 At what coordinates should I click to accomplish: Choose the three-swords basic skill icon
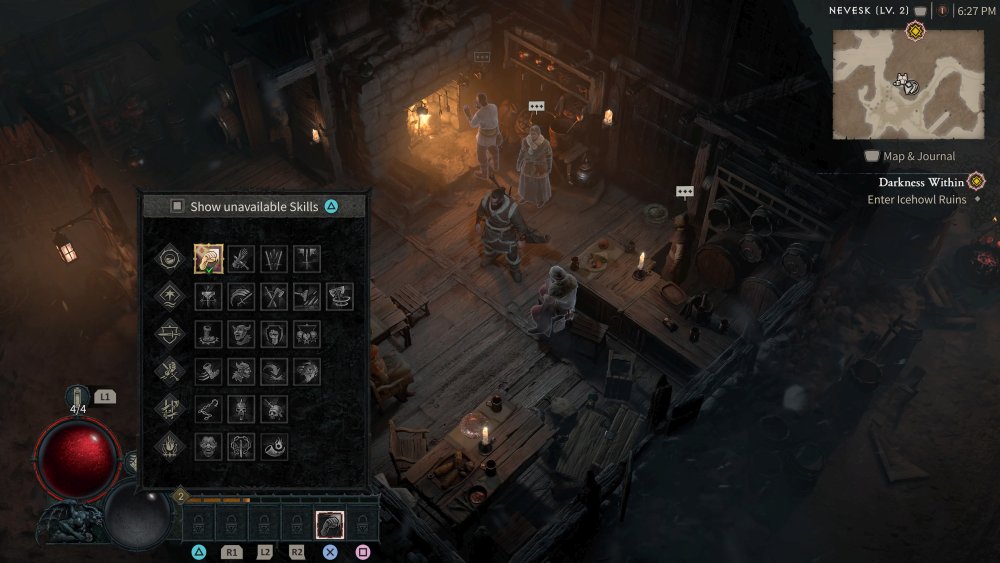click(274, 259)
